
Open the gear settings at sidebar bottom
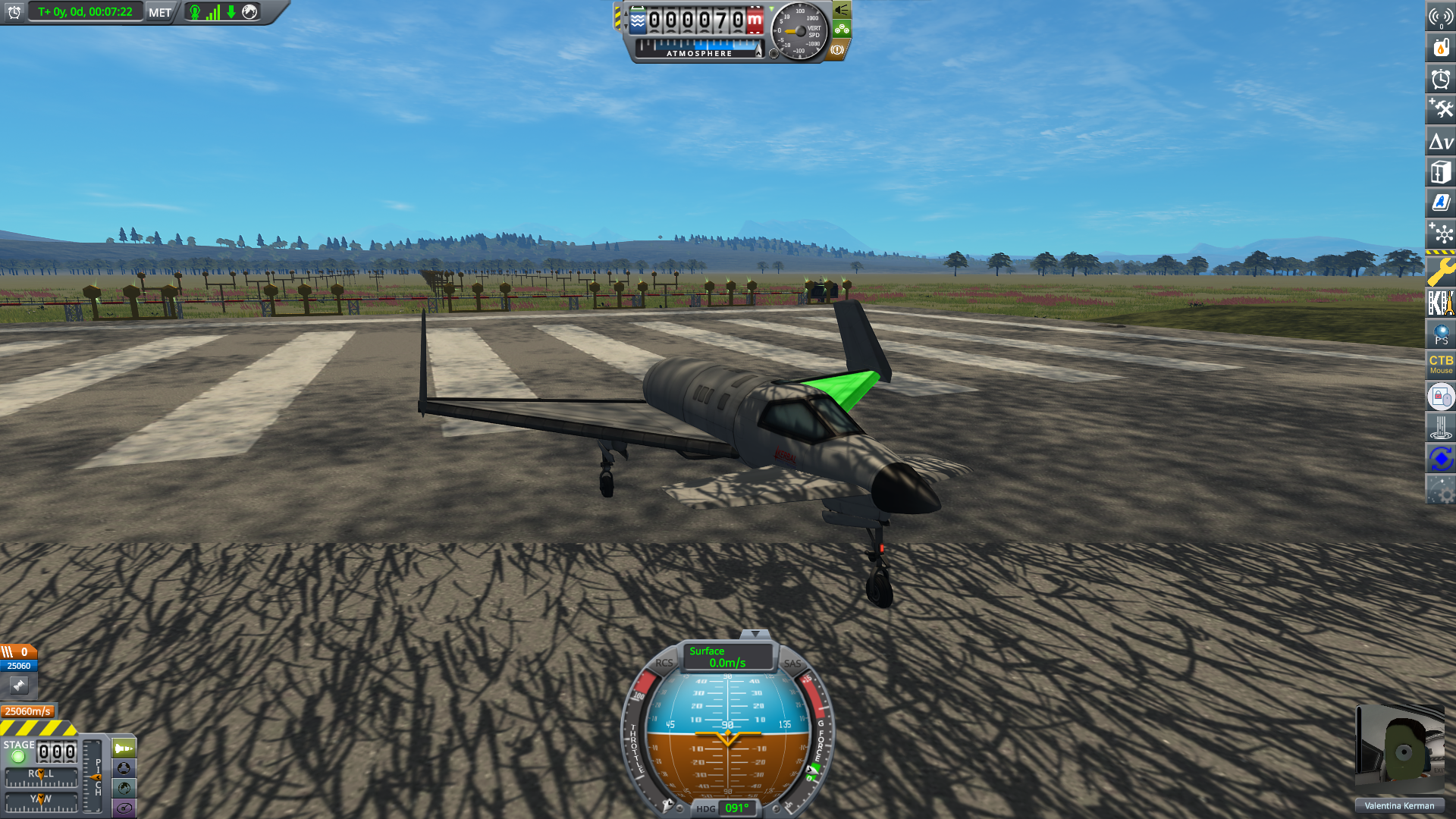tap(1442, 491)
